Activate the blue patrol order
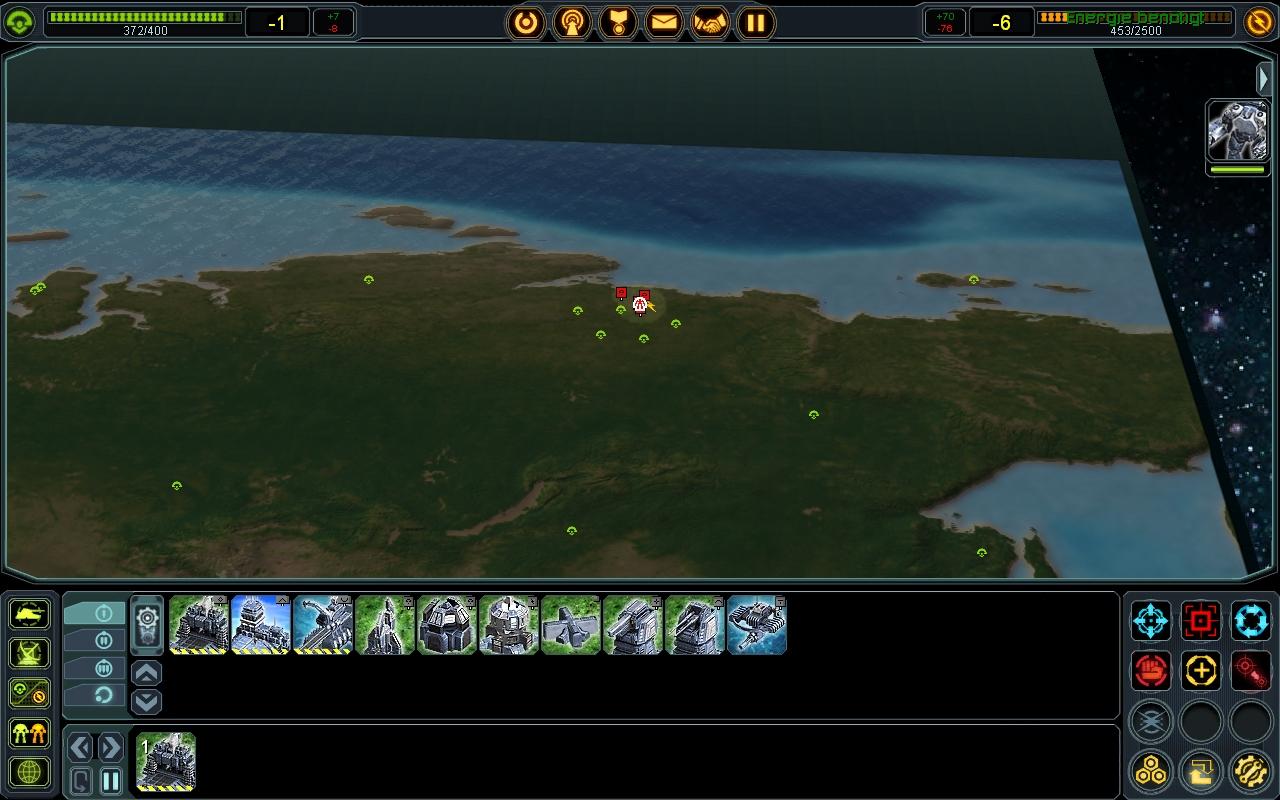The height and width of the screenshot is (800, 1280). [x=1250, y=621]
